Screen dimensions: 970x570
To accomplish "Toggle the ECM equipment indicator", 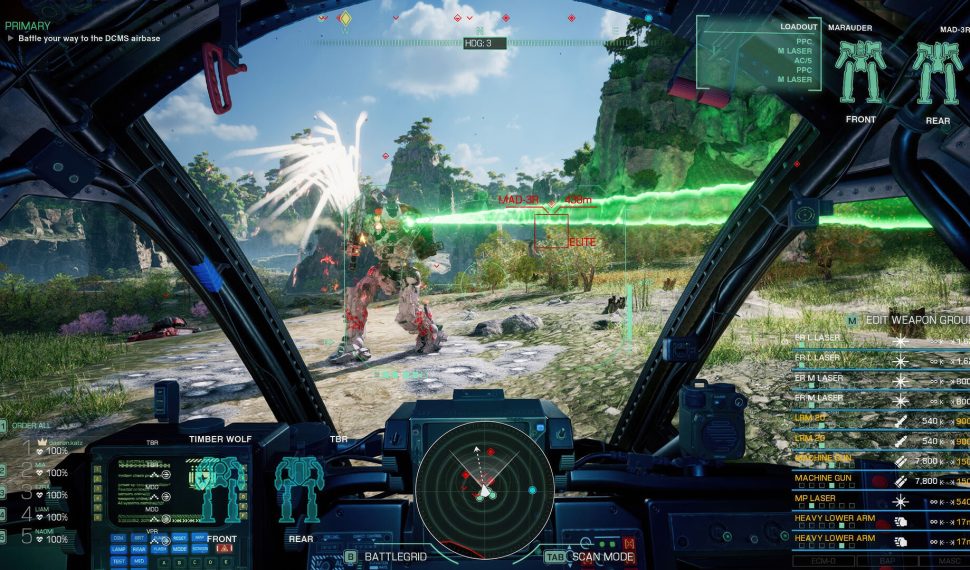I will tap(823, 561).
